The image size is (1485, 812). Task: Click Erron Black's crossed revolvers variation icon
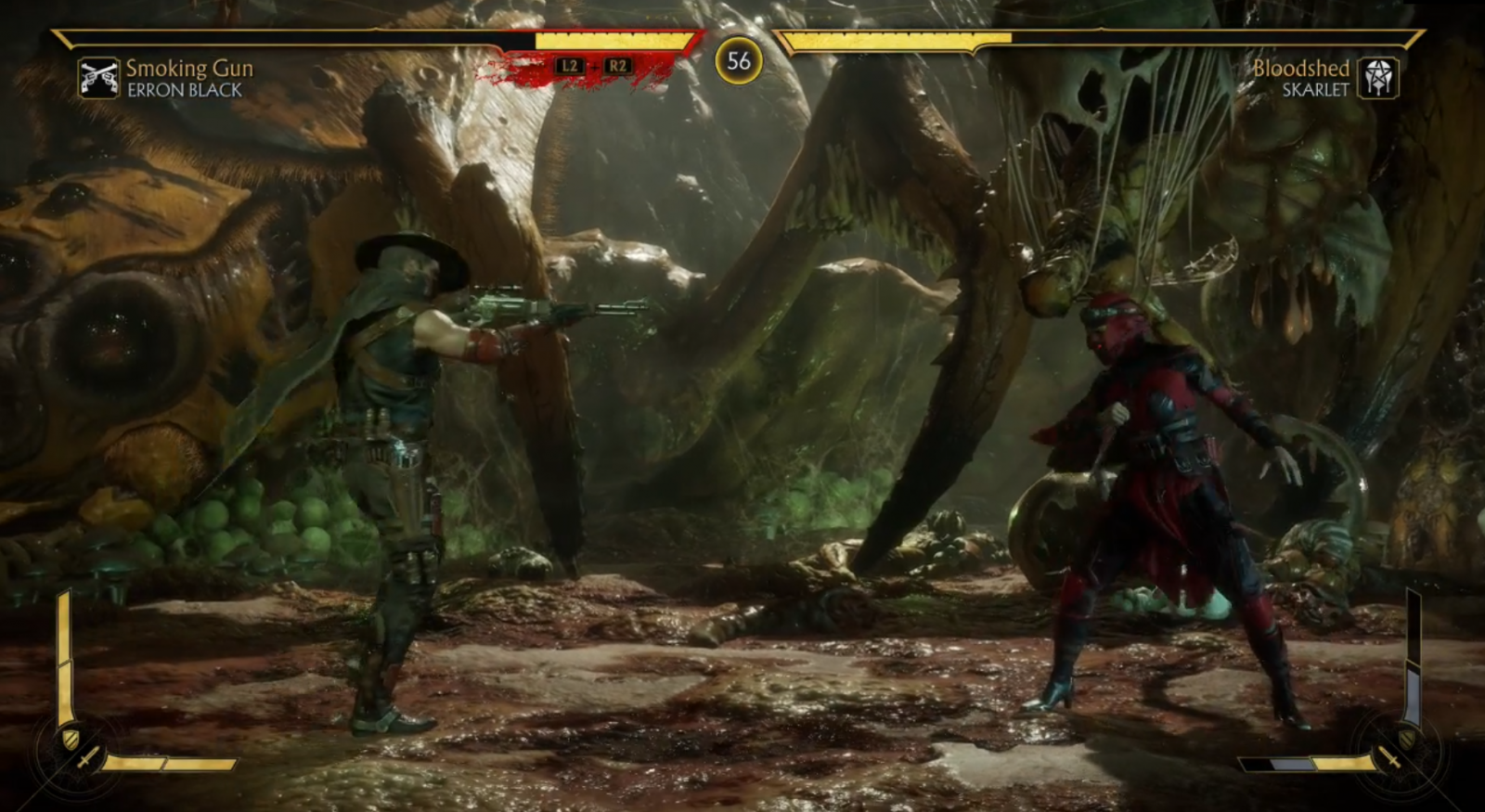point(98,78)
